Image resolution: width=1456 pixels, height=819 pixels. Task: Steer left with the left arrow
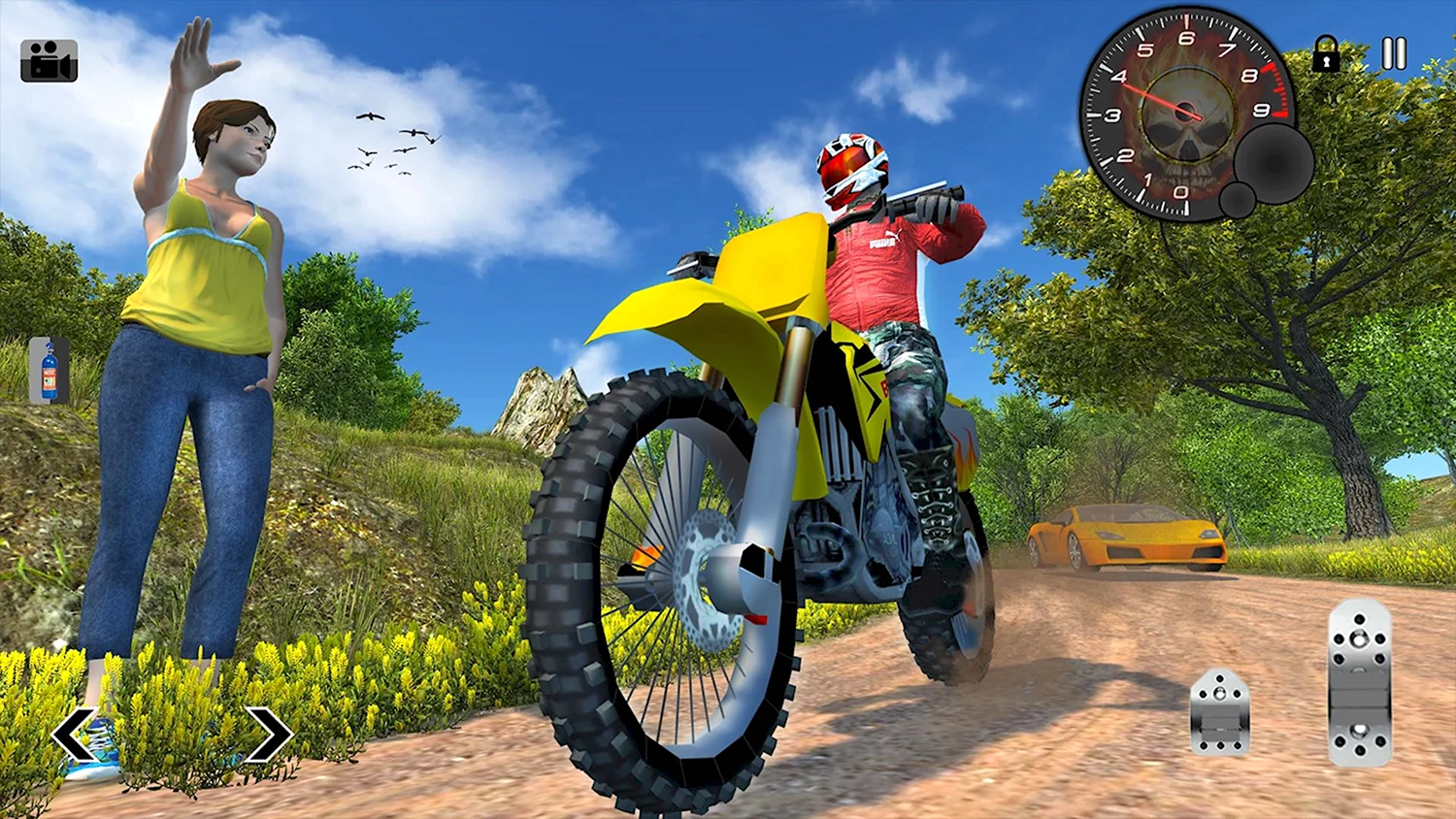pos(74,735)
